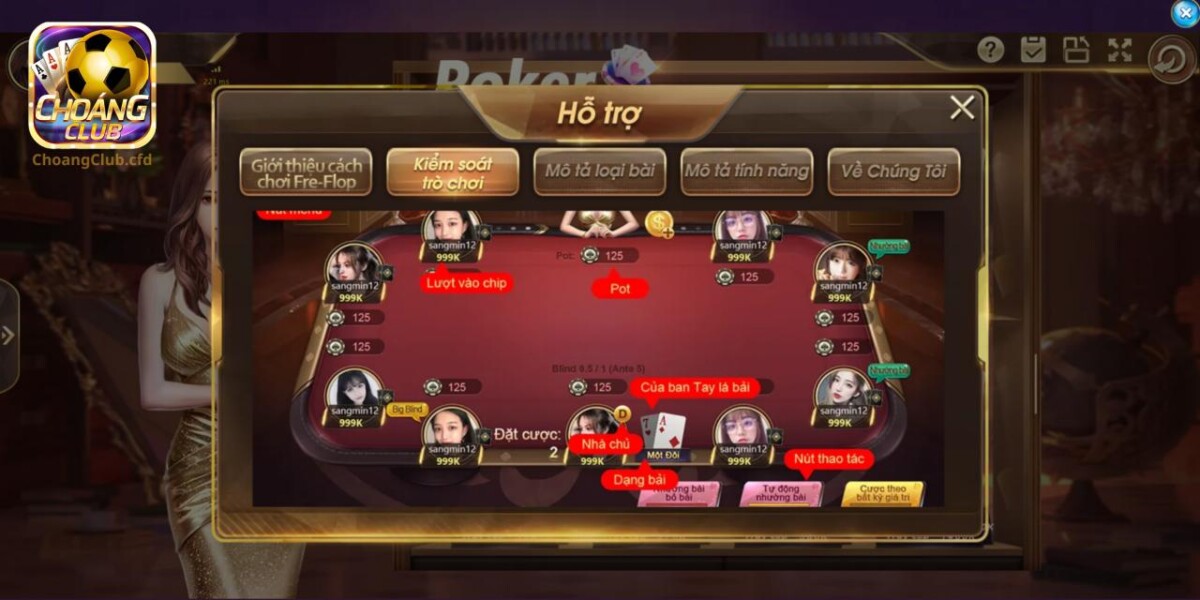This screenshot has width=1200, height=600.
Task: Open the "Giới thiệu cách chơi Pre-Flop" tab
Action: pyautogui.click(x=305, y=172)
